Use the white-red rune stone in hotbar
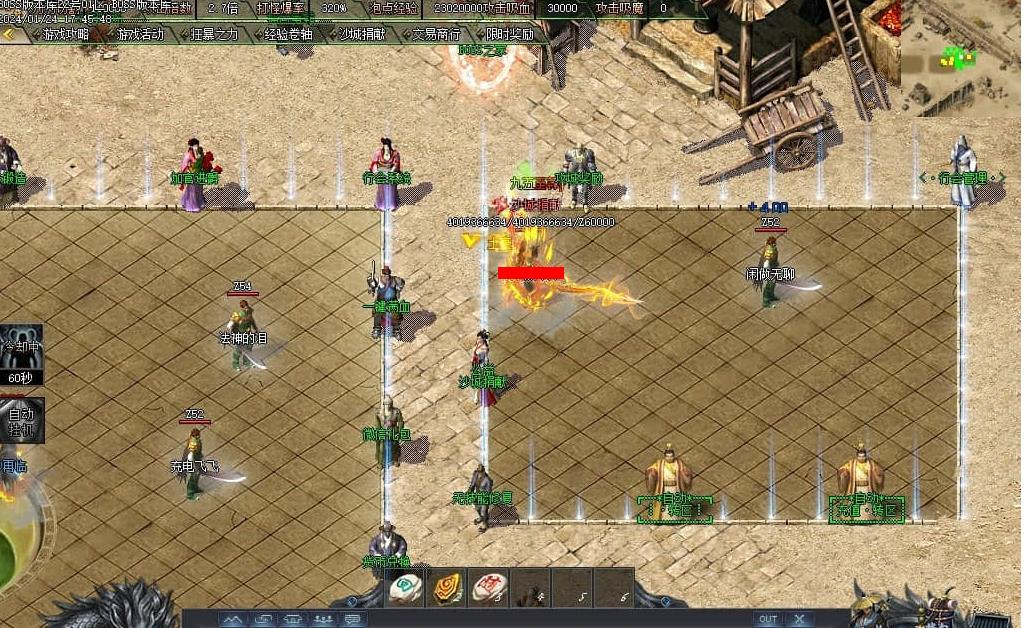The height and width of the screenshot is (628, 1028). [x=489, y=588]
